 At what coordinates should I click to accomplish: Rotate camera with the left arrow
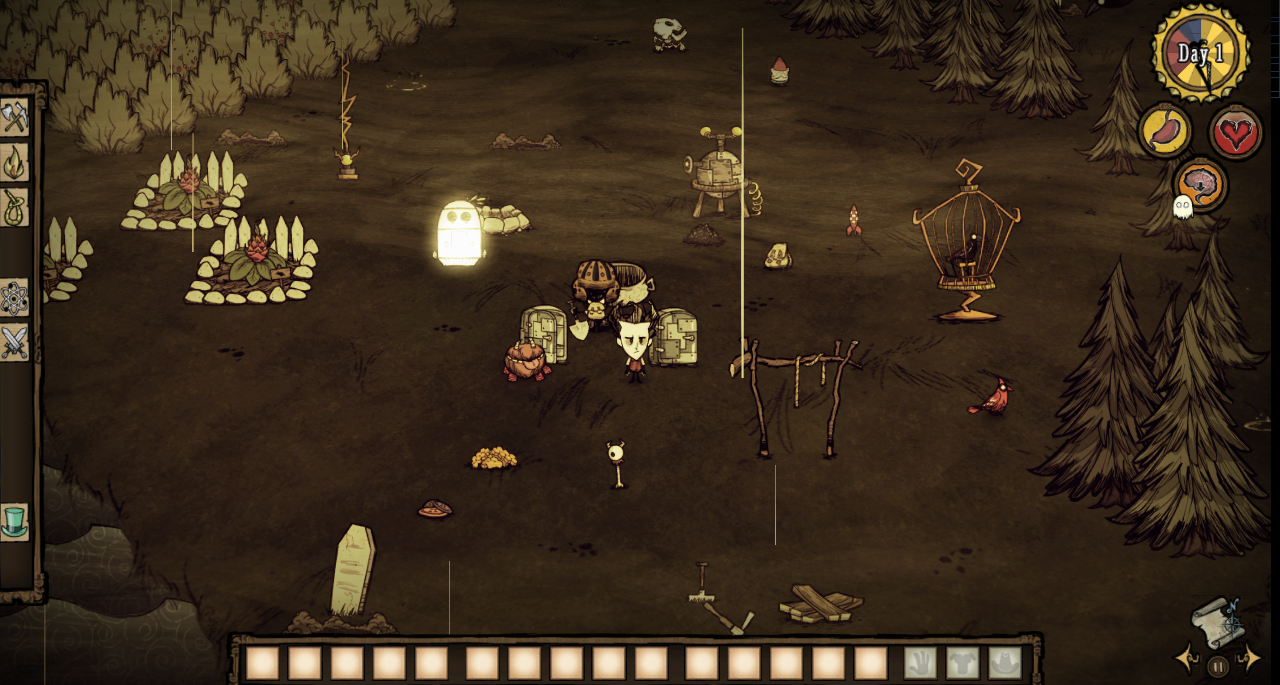coord(1187,658)
